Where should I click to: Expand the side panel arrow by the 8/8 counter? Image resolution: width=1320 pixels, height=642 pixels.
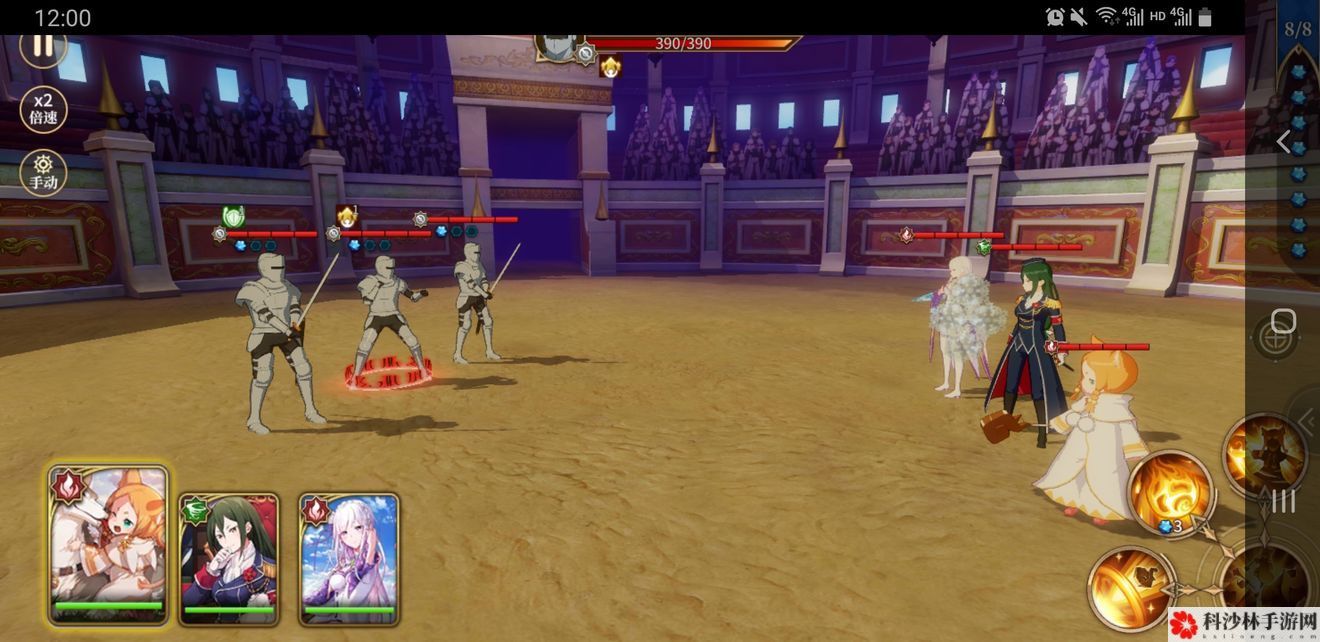pos(1284,142)
